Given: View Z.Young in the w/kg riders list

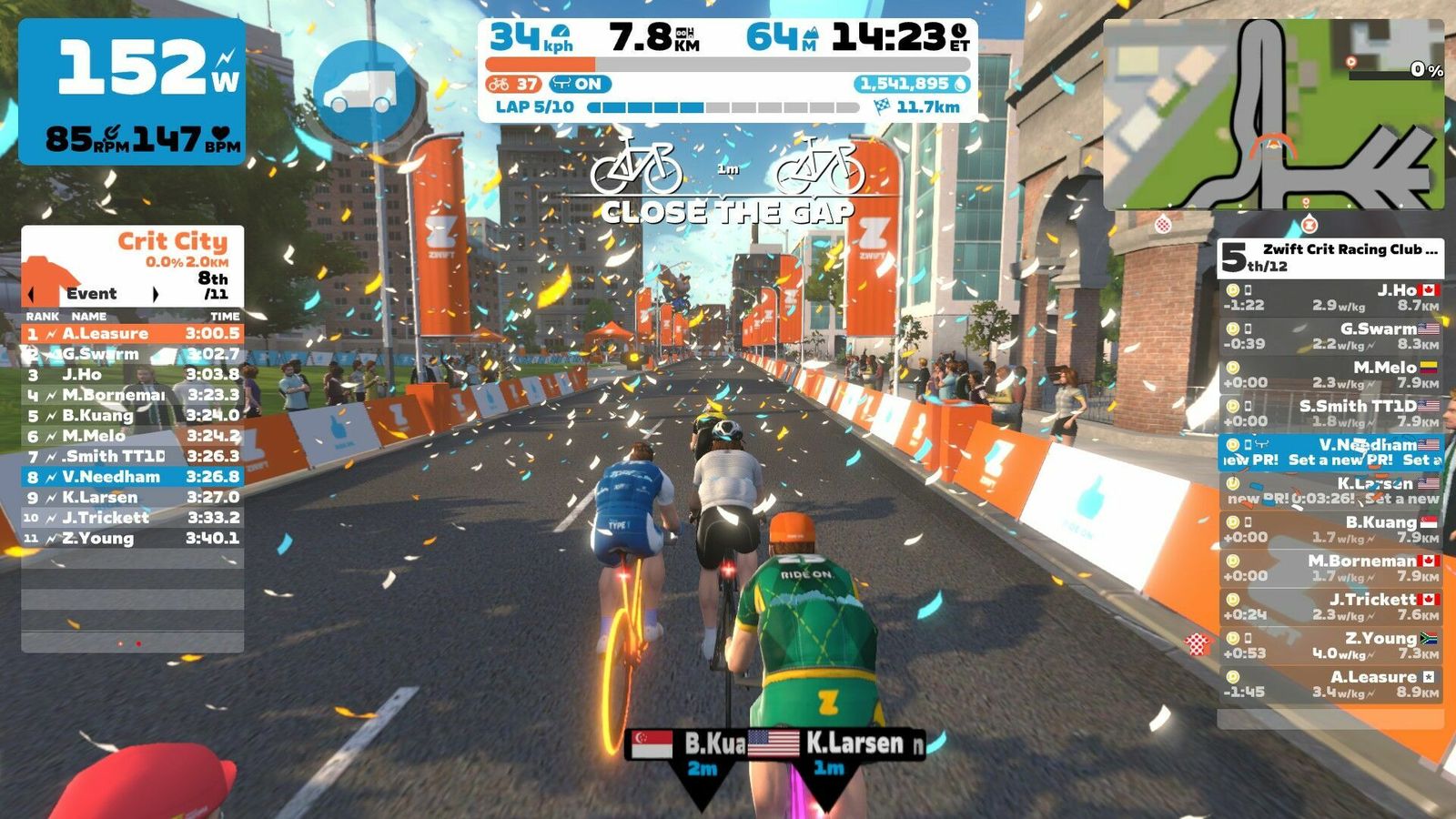Looking at the screenshot, I should (x=1330, y=645).
